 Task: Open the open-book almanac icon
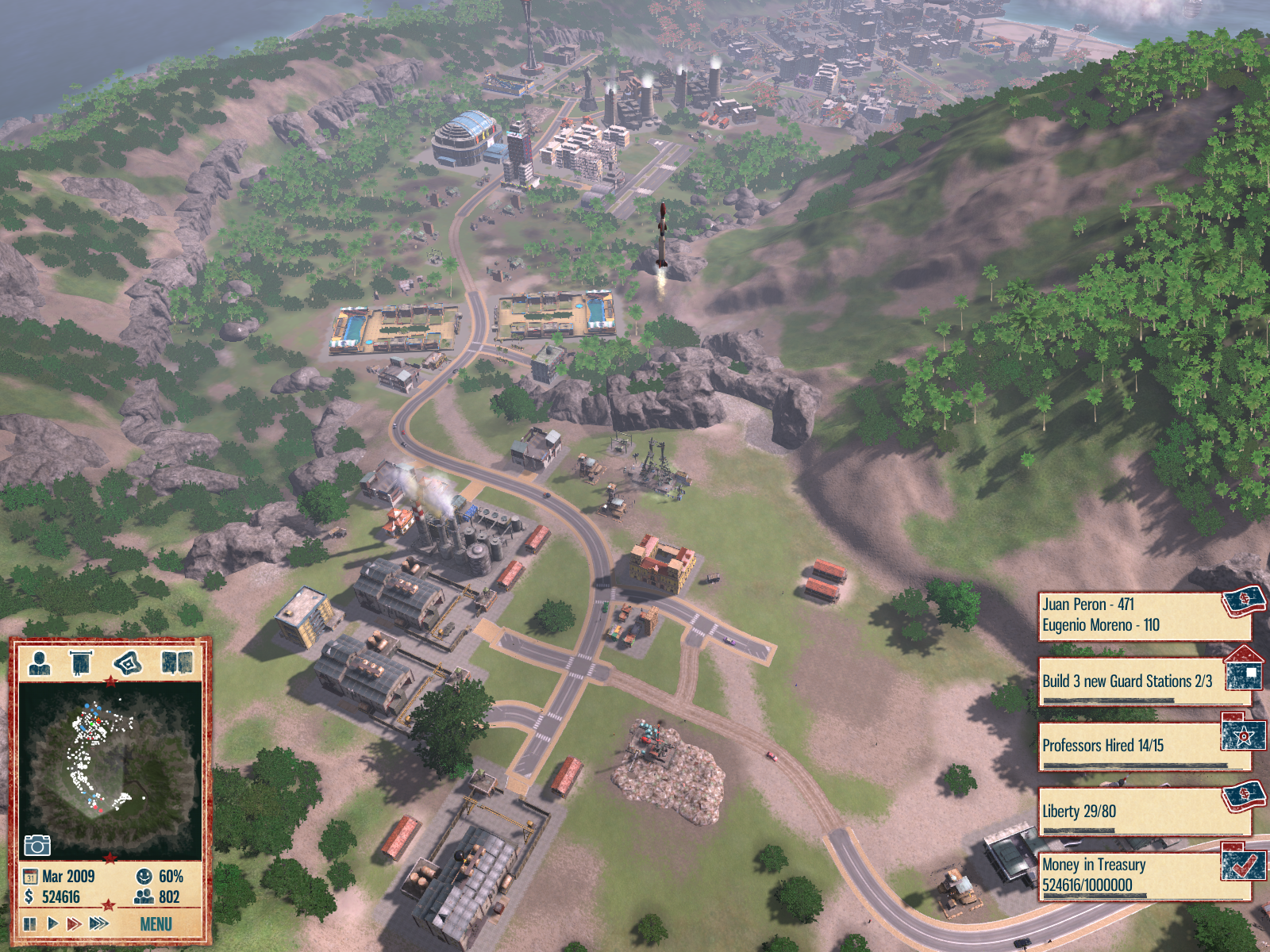[176, 662]
